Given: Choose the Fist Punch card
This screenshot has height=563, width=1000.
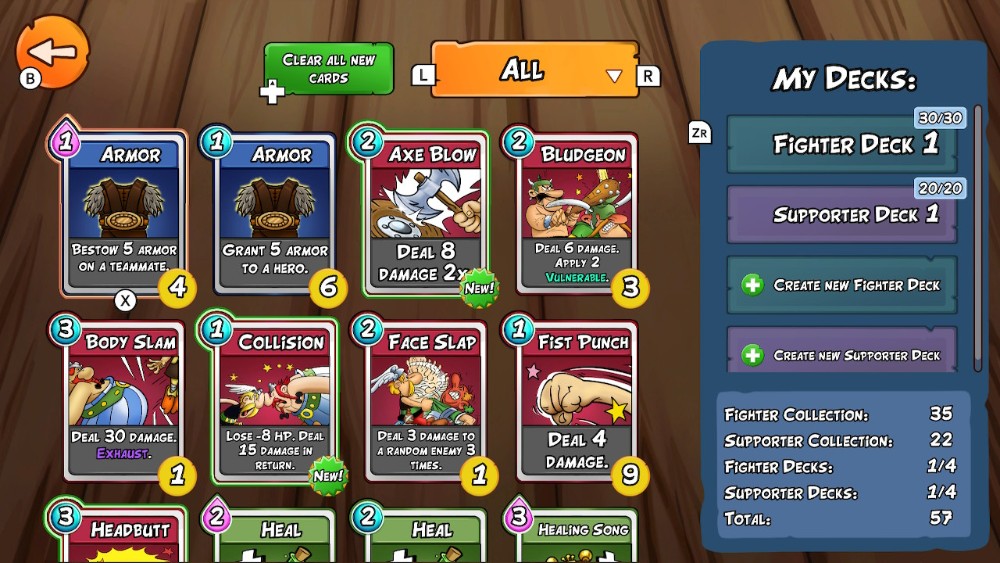Looking at the screenshot, I should point(577,400).
